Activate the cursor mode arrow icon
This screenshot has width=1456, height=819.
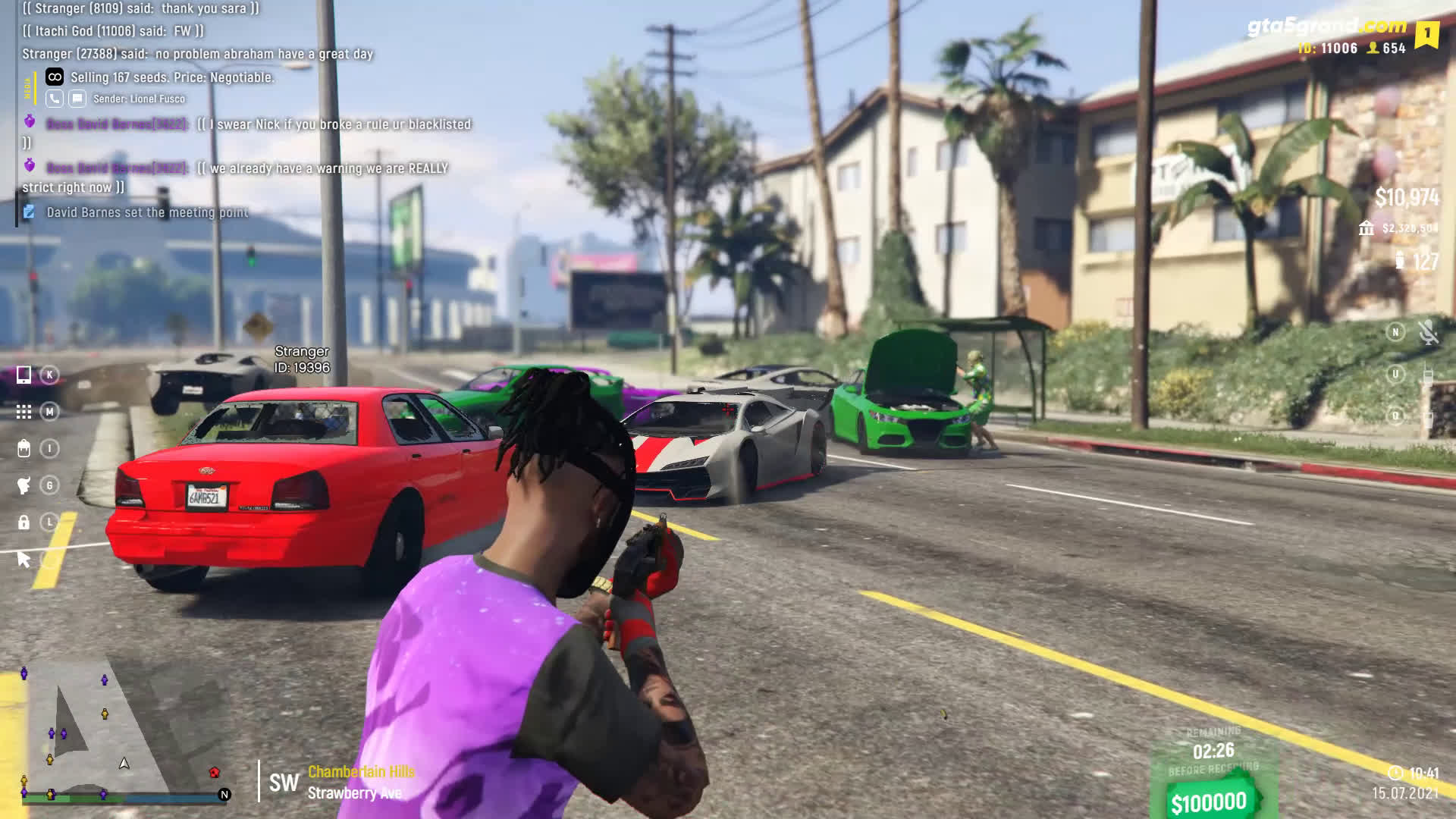coord(24,560)
